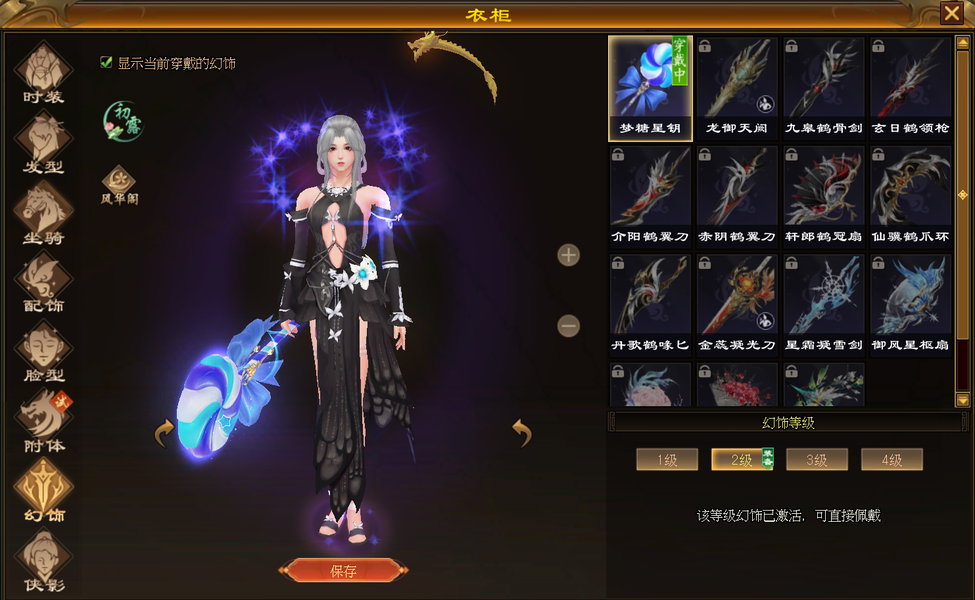The height and width of the screenshot is (600, 975).
Task: Zoom out the character preview with minus
Action: tap(568, 326)
